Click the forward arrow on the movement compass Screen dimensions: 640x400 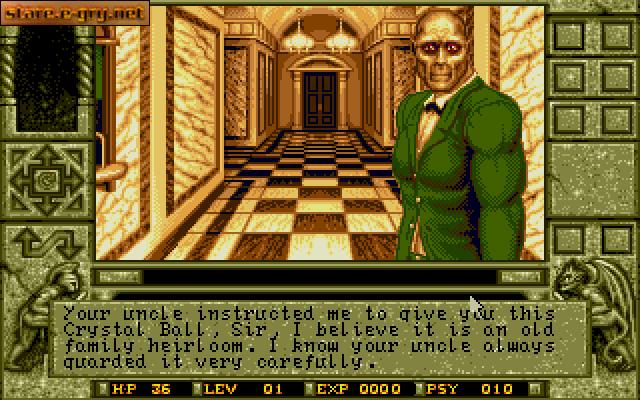(x=46, y=159)
